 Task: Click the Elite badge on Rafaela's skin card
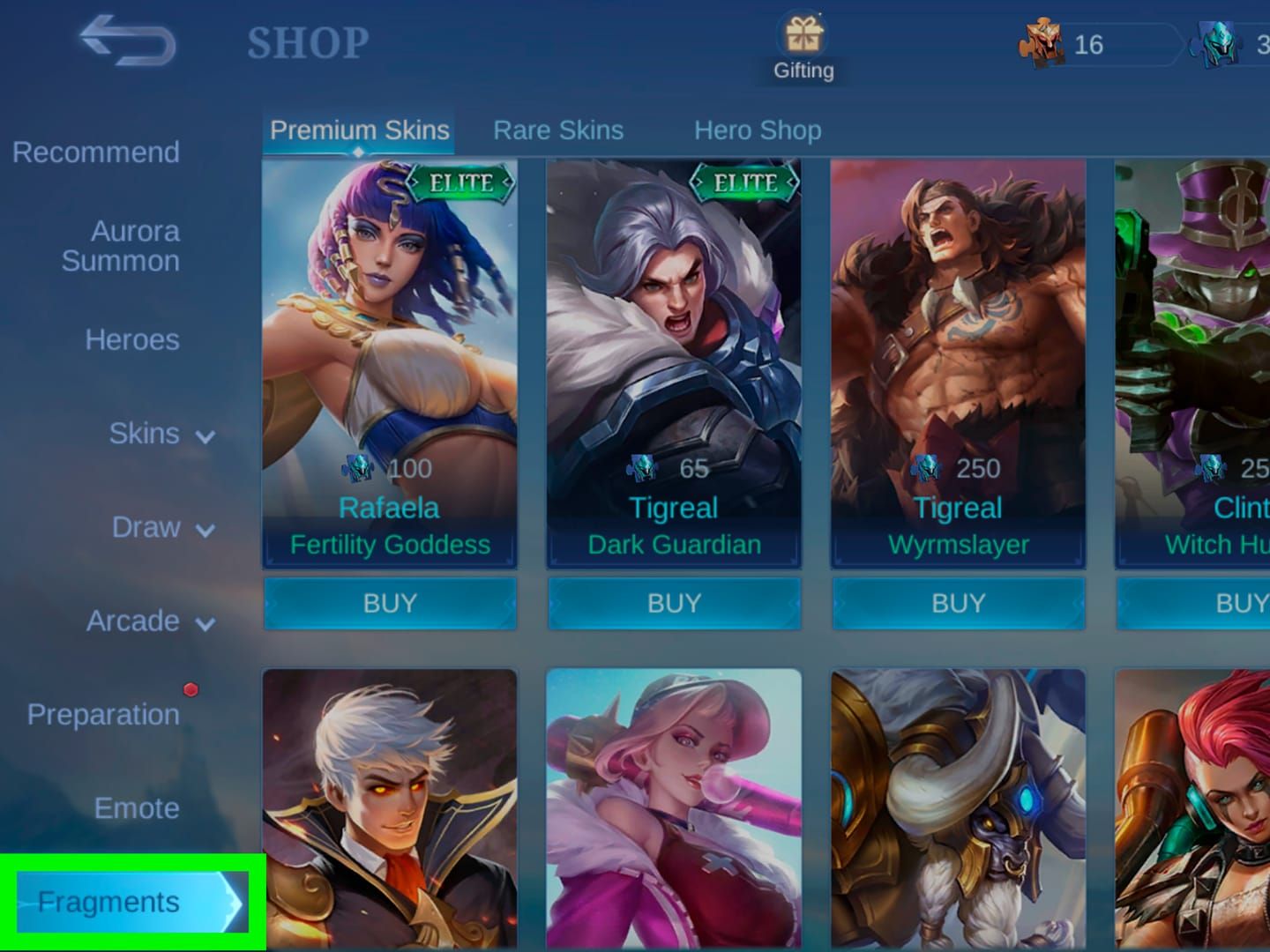tap(459, 184)
